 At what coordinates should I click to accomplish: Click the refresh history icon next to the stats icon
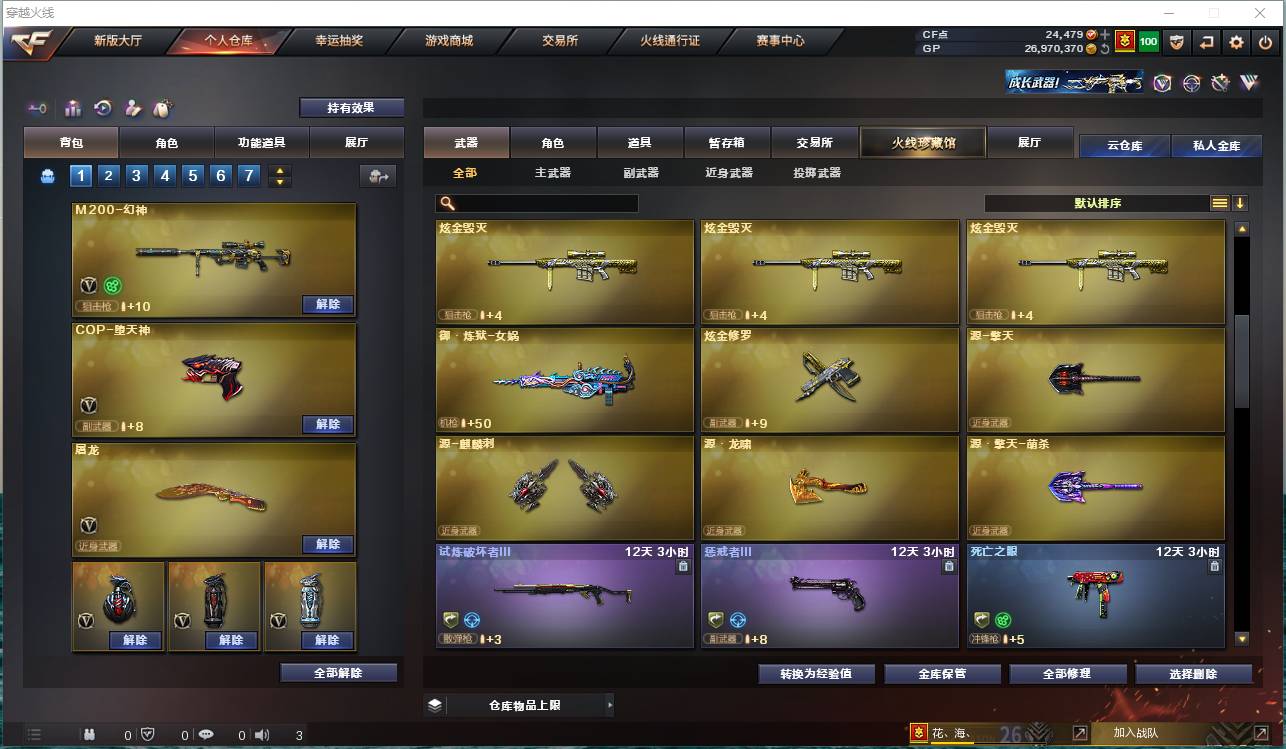click(x=102, y=108)
